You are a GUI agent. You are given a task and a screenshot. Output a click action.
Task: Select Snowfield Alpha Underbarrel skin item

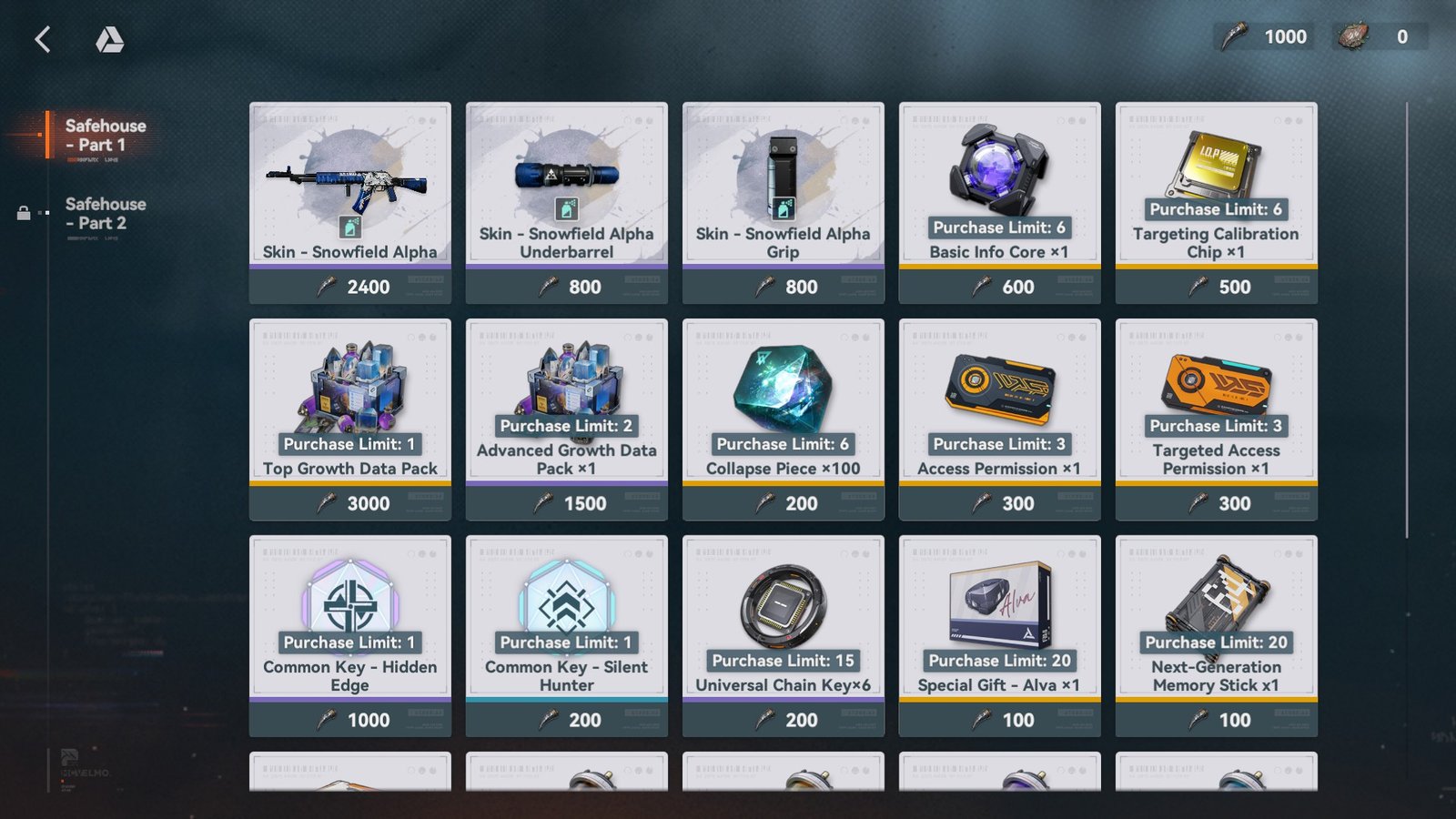[x=567, y=202]
